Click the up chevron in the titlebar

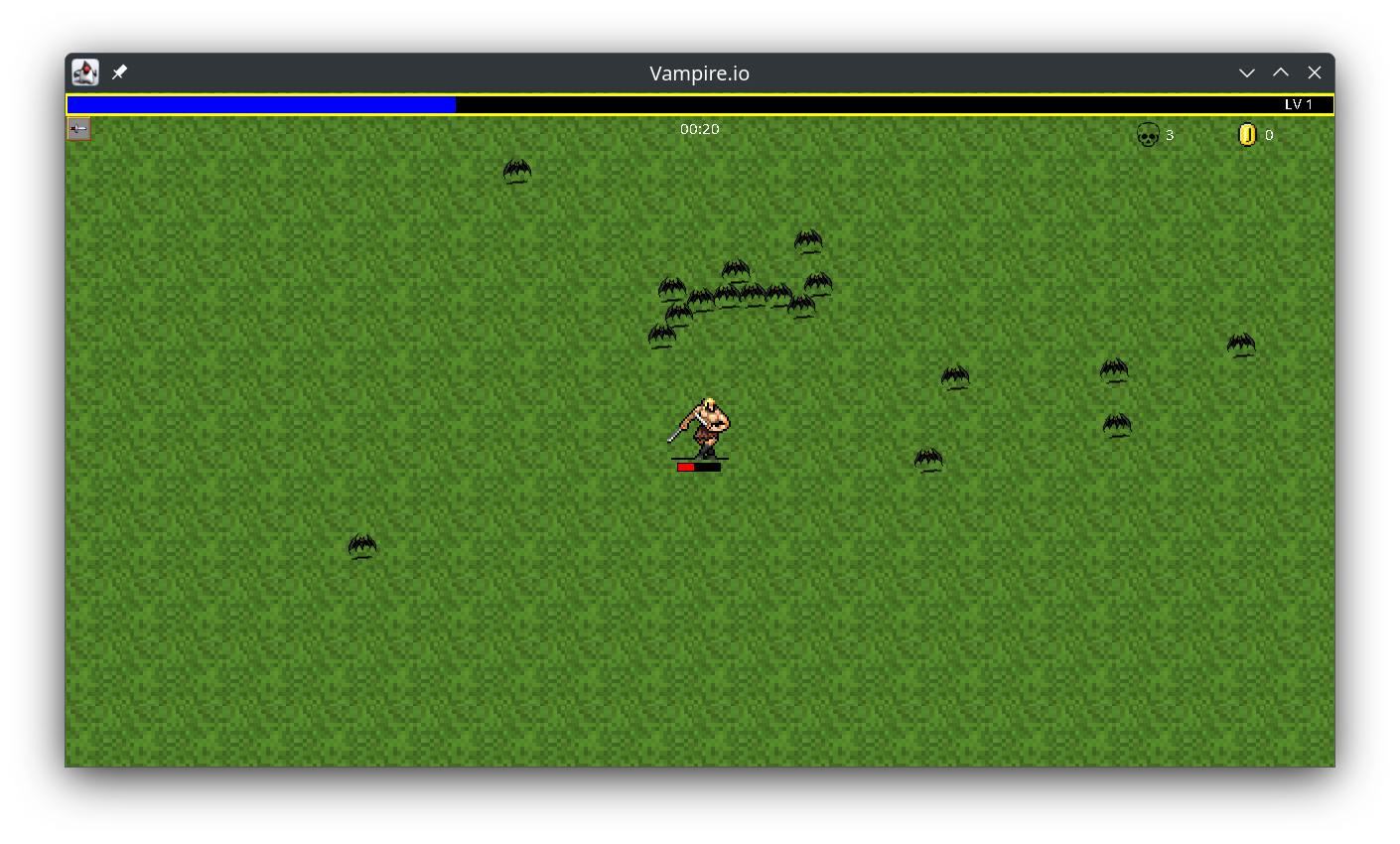[x=1281, y=71]
